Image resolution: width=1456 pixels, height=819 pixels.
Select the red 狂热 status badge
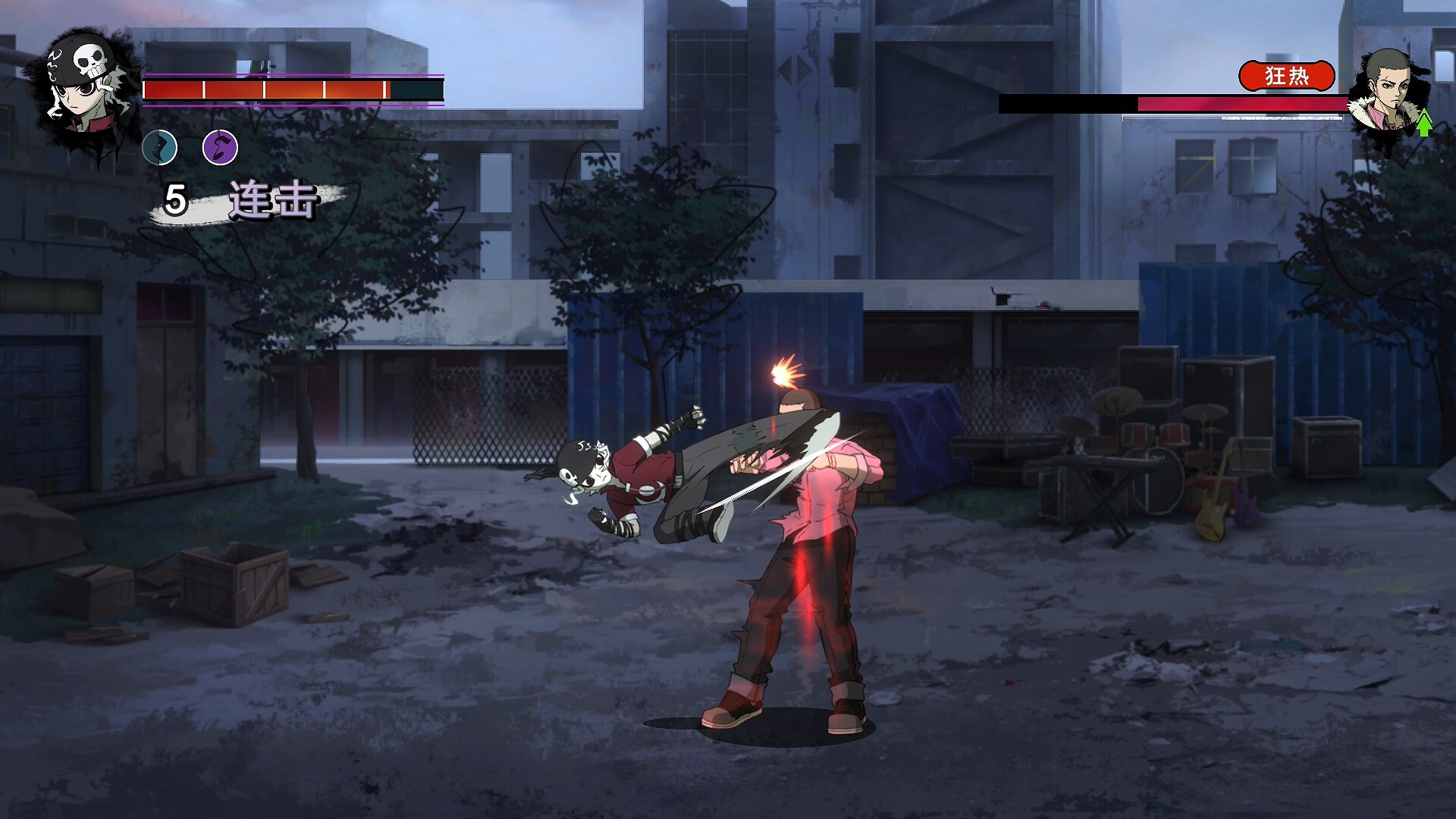[x=1286, y=76]
